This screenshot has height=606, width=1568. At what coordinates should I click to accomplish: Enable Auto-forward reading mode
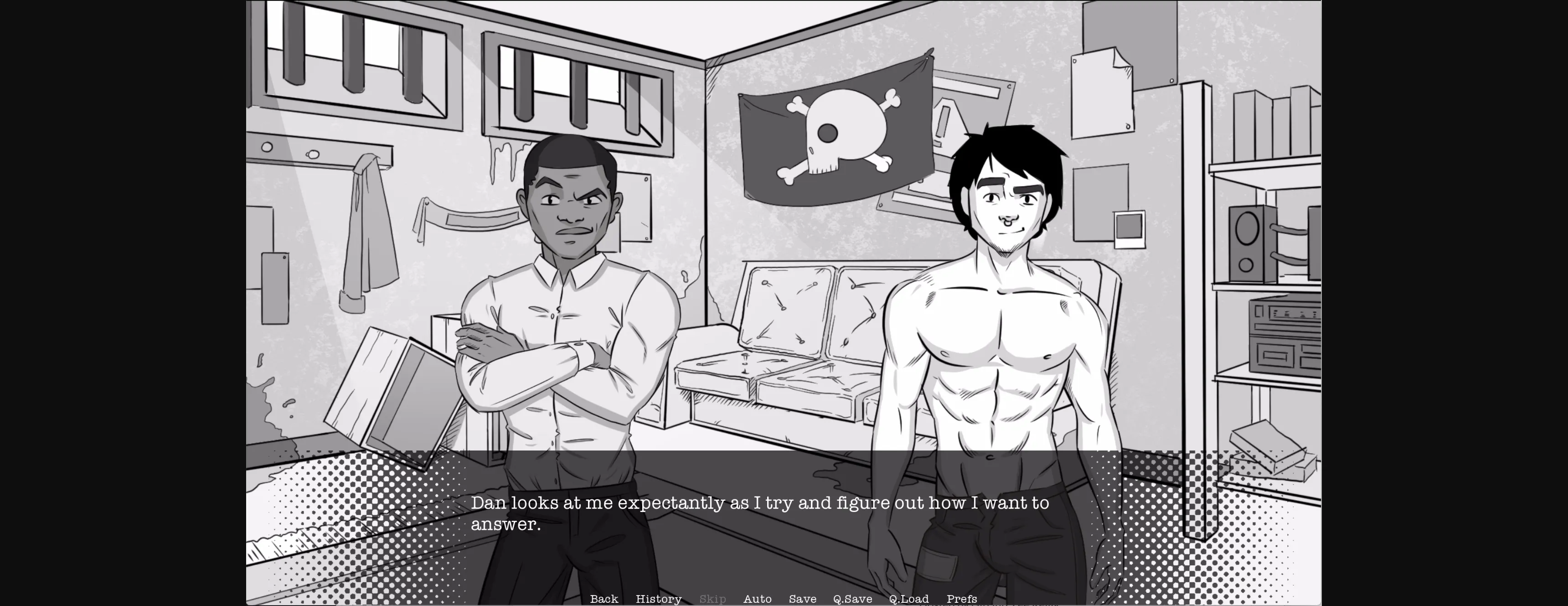pos(758,599)
